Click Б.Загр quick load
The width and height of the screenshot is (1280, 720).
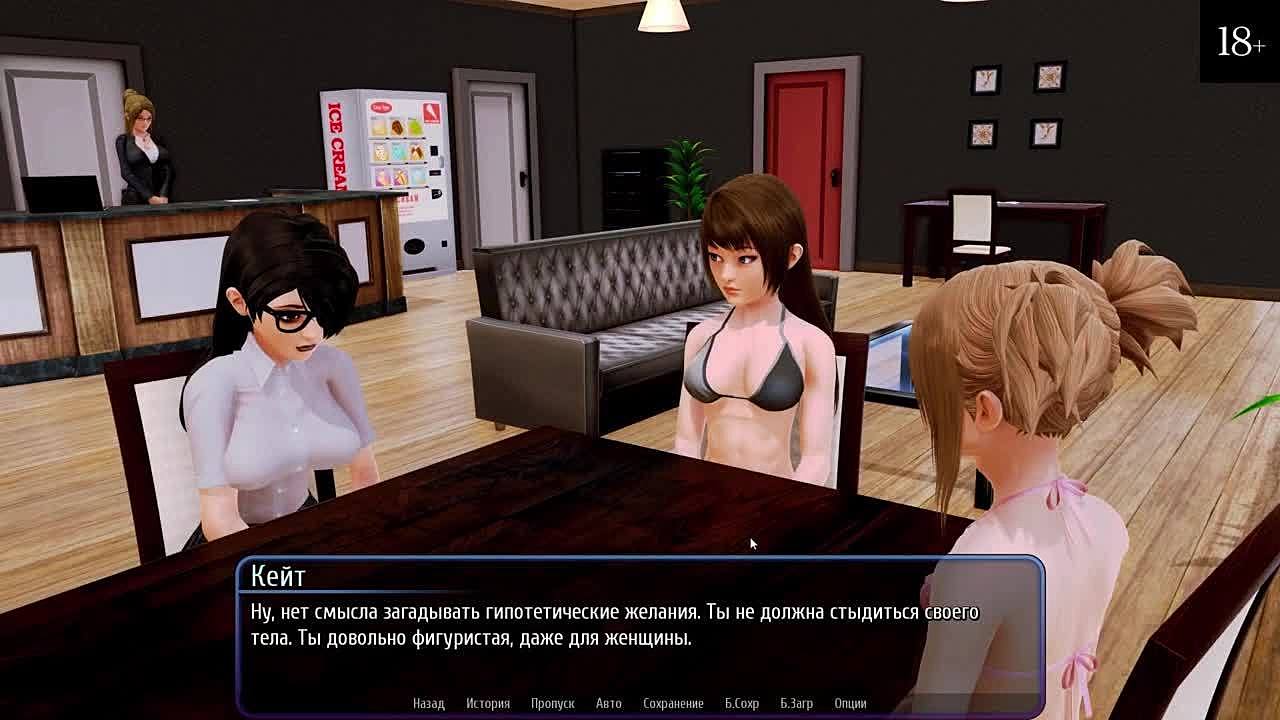point(796,703)
